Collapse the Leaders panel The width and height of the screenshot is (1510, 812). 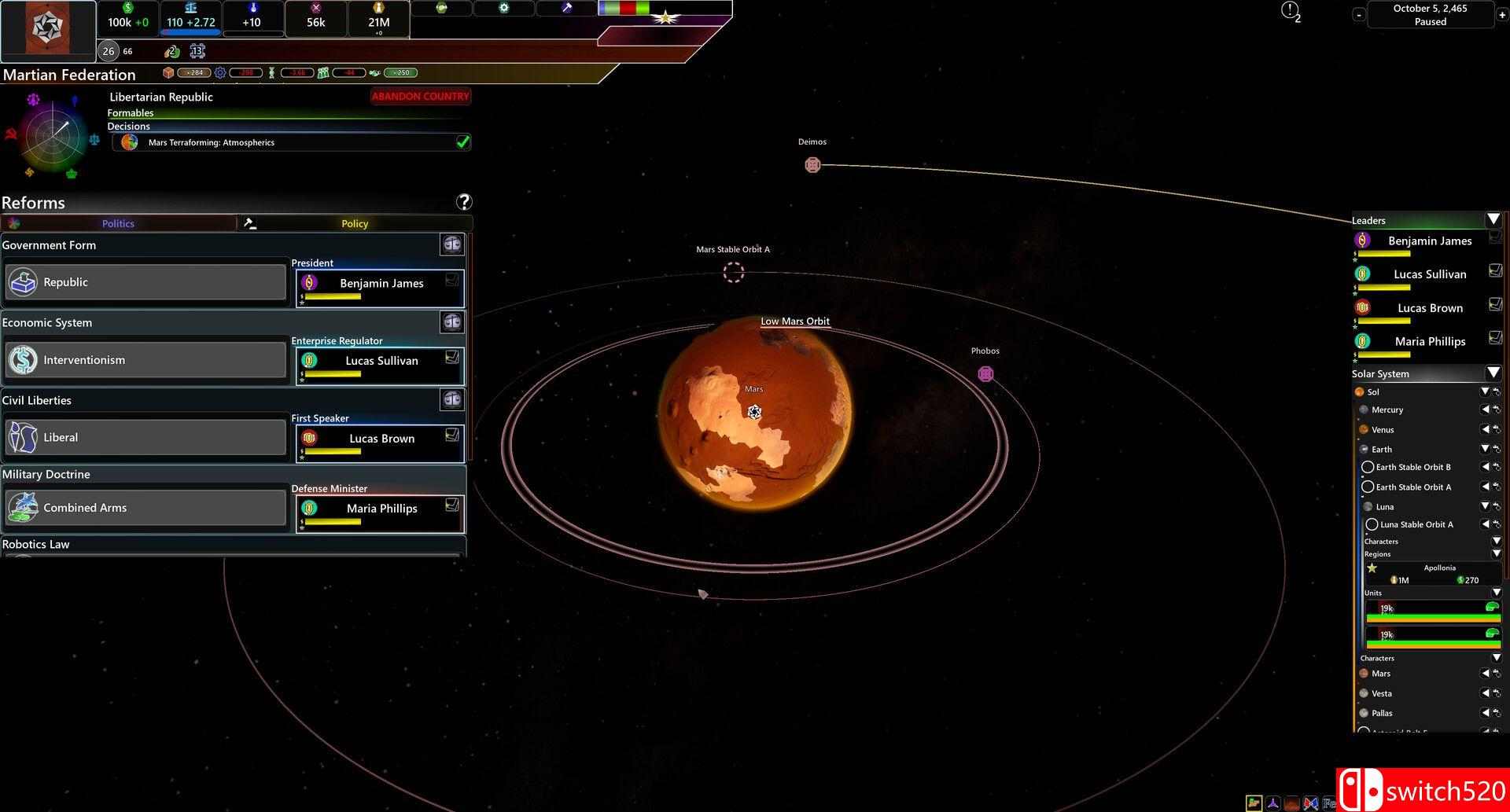1493,219
